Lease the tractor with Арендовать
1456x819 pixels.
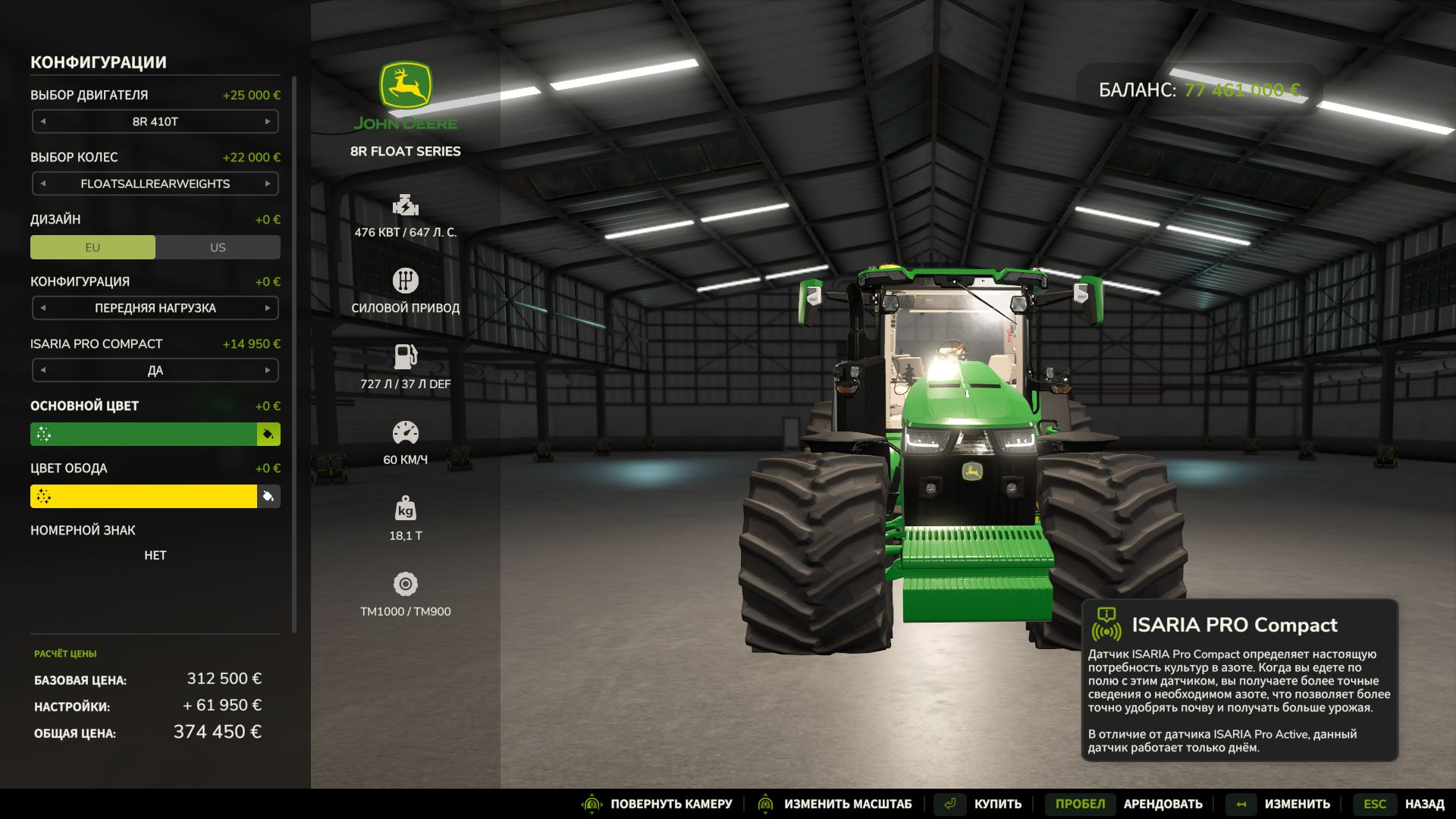click(x=1163, y=804)
